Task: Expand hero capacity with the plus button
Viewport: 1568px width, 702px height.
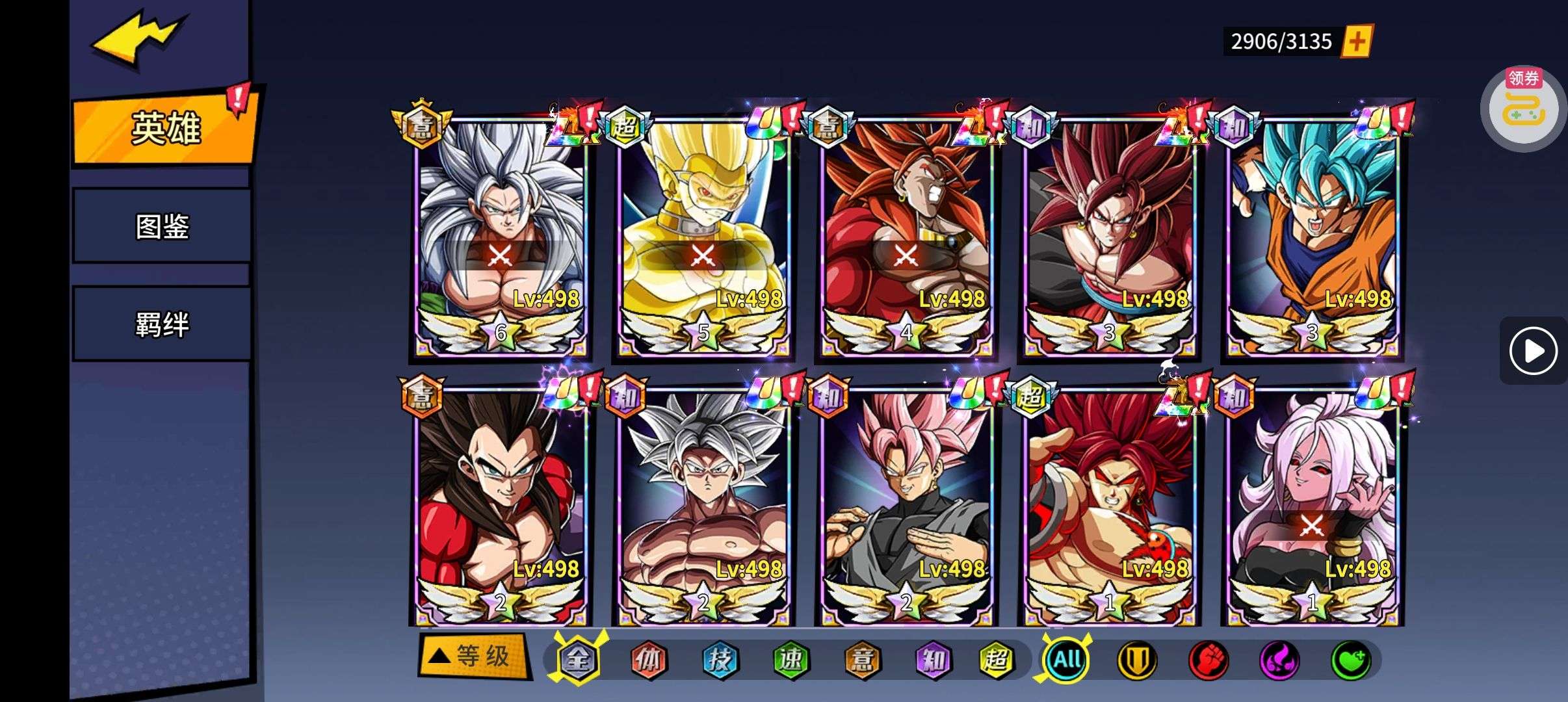Action: (x=1357, y=42)
